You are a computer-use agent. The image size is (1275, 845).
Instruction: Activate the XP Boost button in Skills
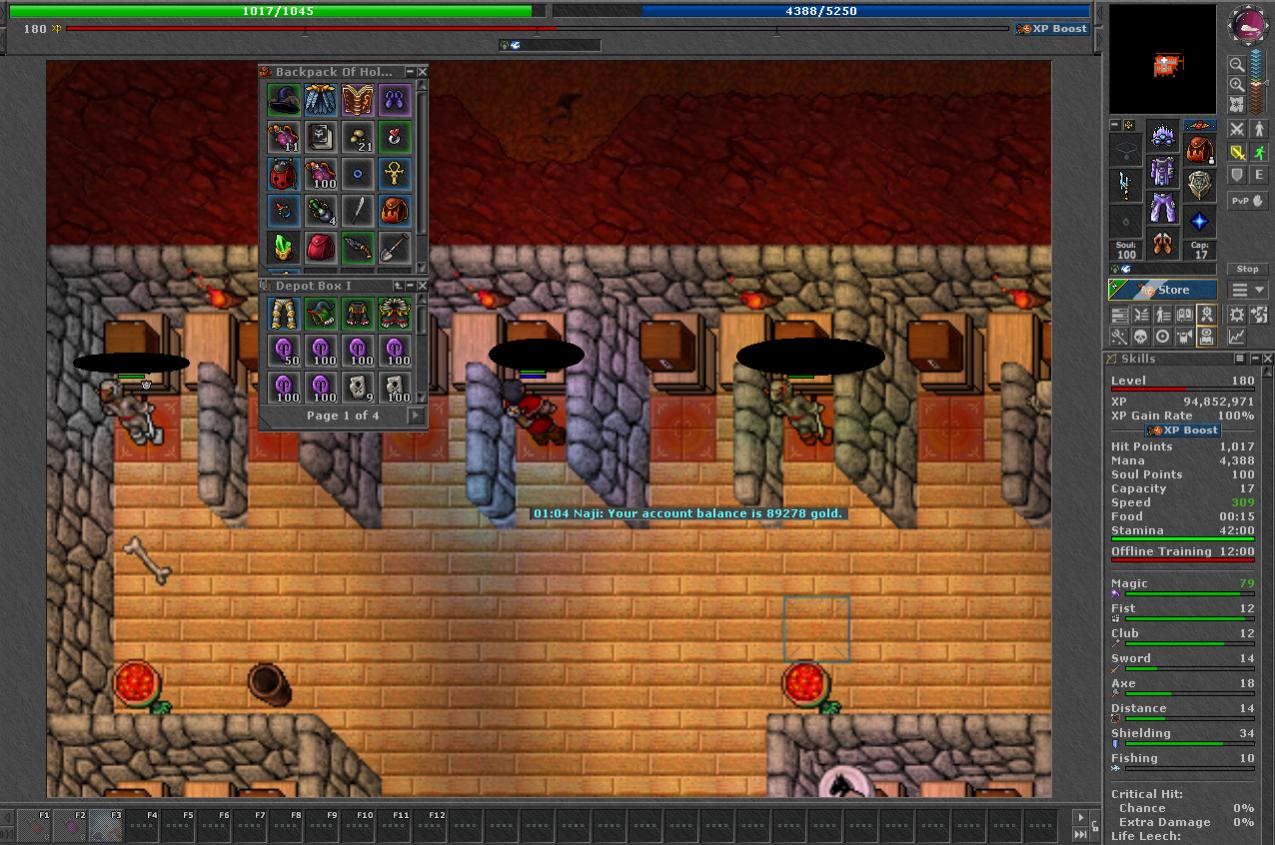1182,430
